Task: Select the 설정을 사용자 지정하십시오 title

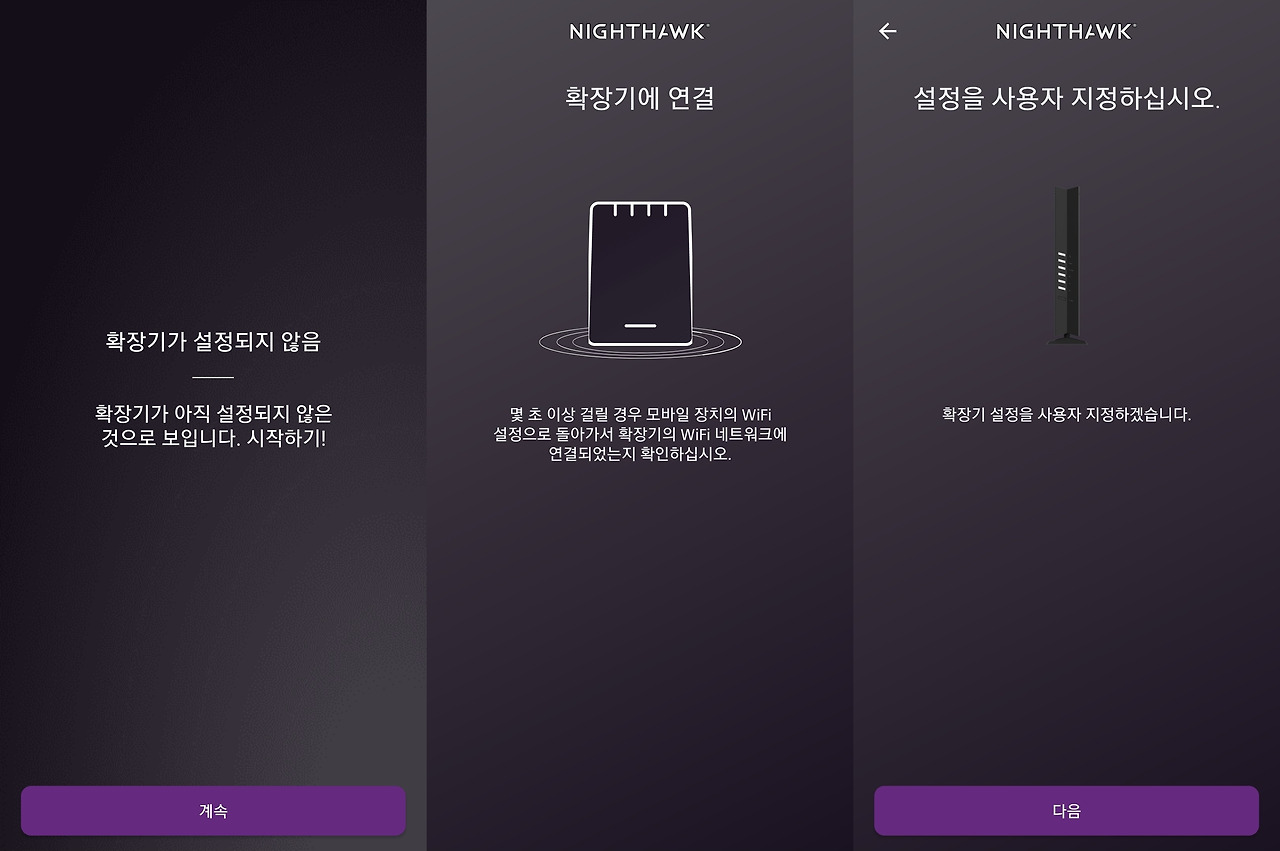Action: (1064, 96)
